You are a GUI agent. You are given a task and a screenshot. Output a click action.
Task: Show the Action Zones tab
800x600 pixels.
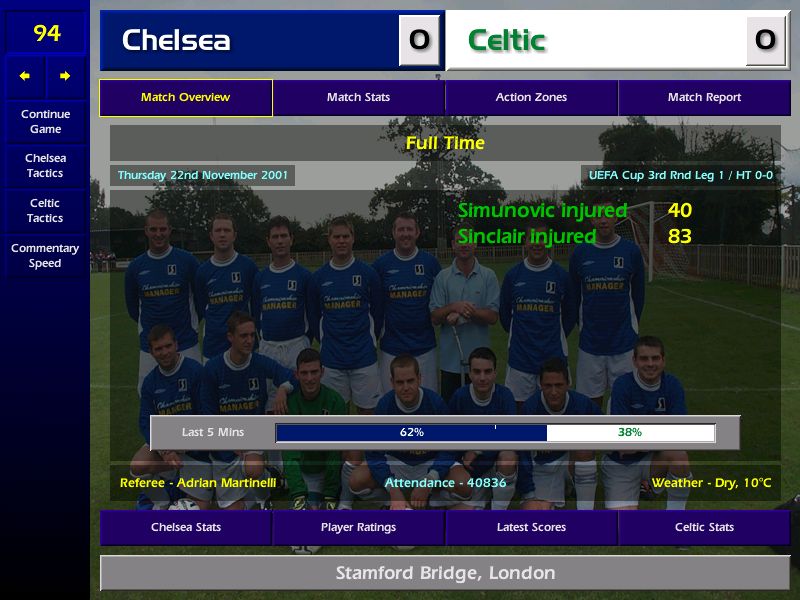(x=531, y=98)
